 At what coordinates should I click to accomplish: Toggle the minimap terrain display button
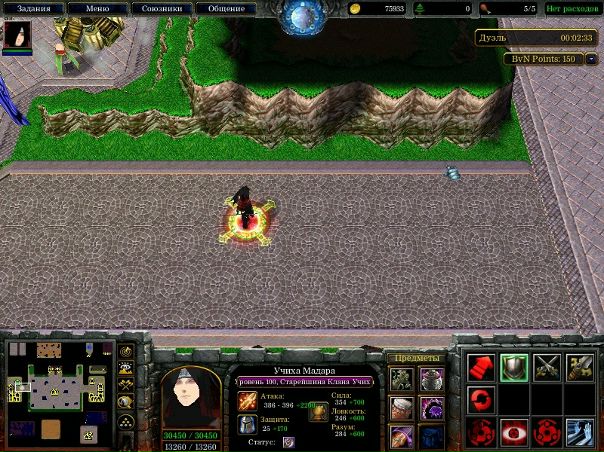pos(126,369)
